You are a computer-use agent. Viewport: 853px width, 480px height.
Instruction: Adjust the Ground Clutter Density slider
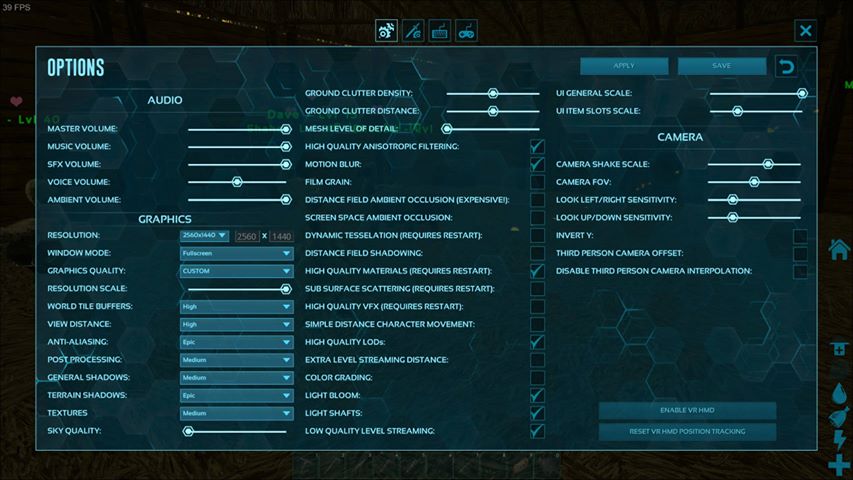(493, 93)
